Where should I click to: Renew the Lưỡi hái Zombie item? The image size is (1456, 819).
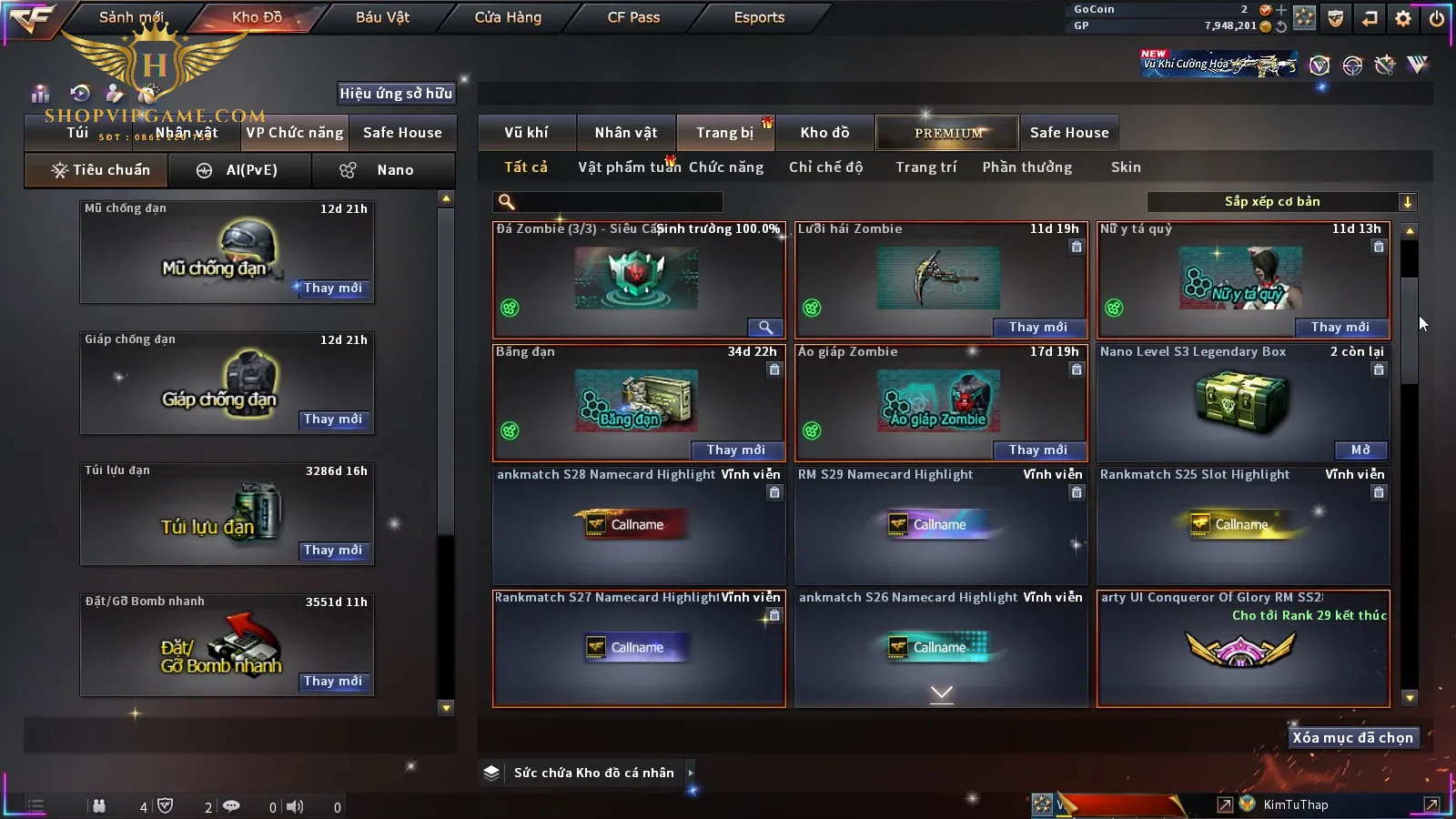pos(1037,327)
